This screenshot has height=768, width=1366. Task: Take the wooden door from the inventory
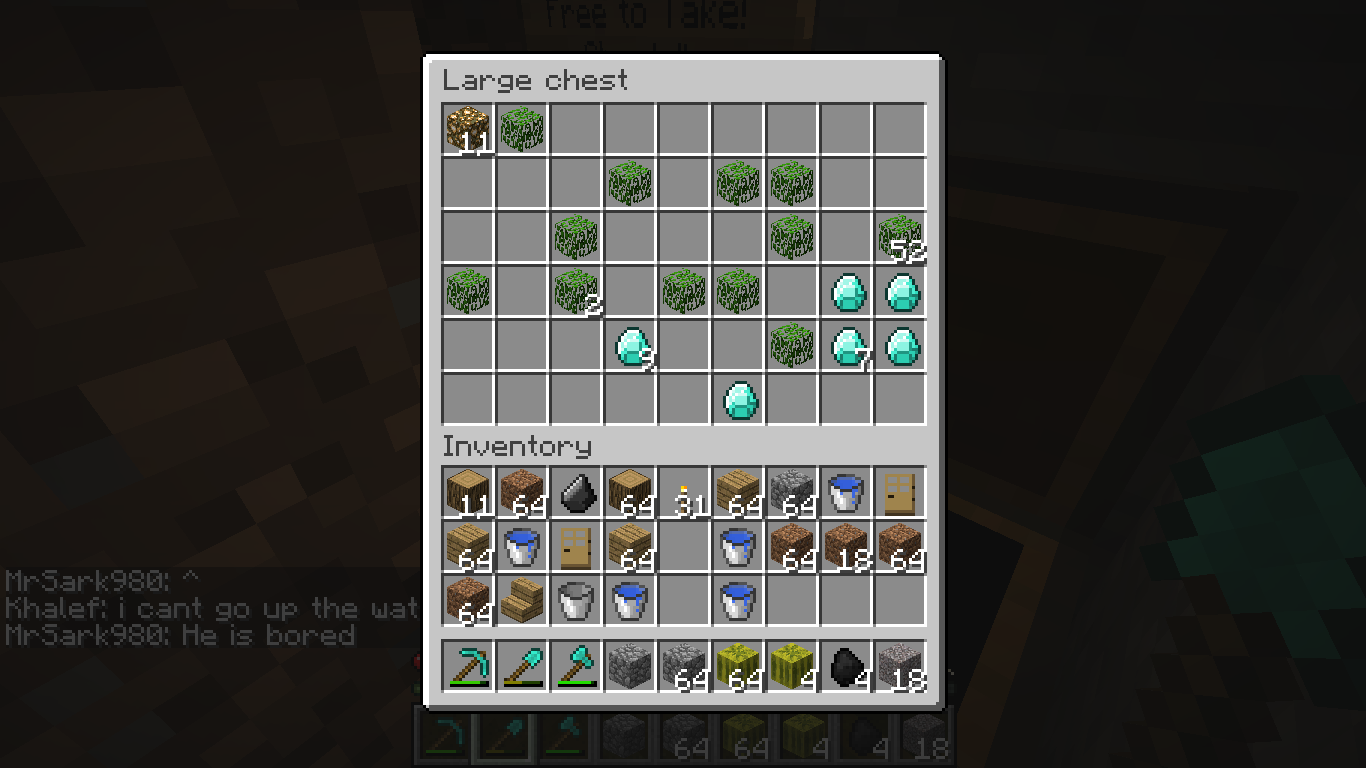tap(899, 490)
